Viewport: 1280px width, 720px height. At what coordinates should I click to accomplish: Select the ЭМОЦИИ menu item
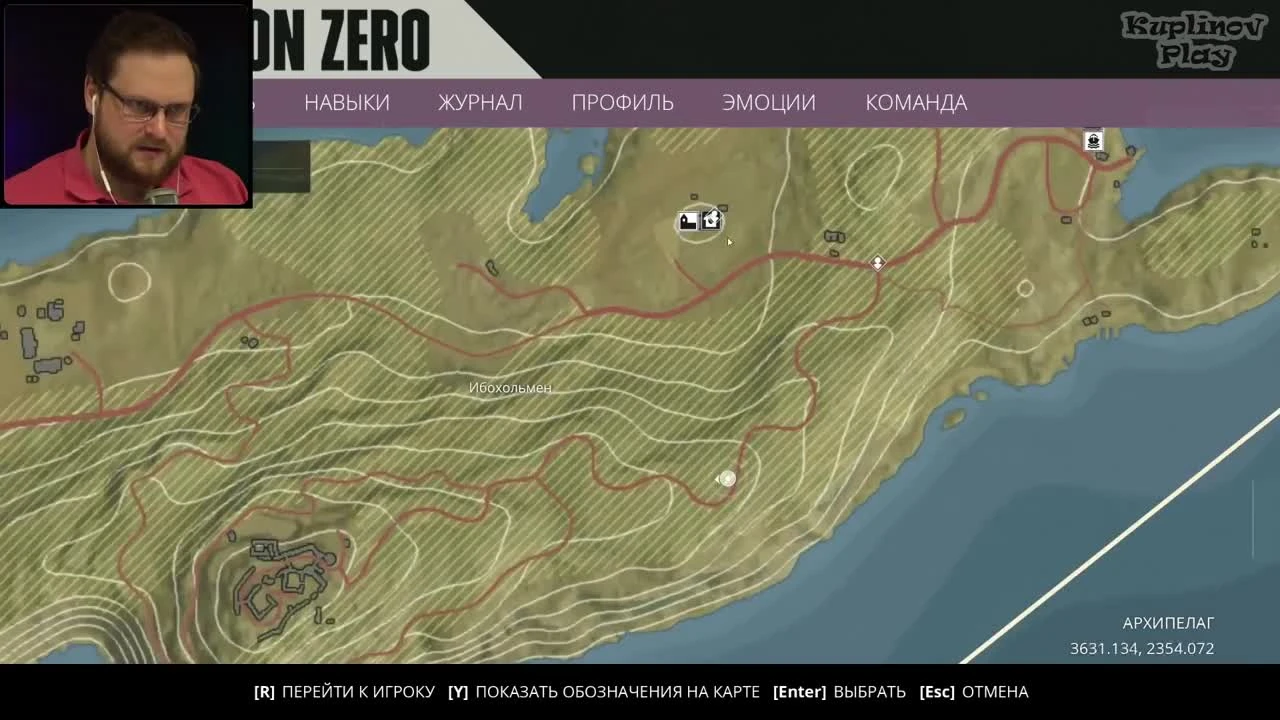point(768,102)
